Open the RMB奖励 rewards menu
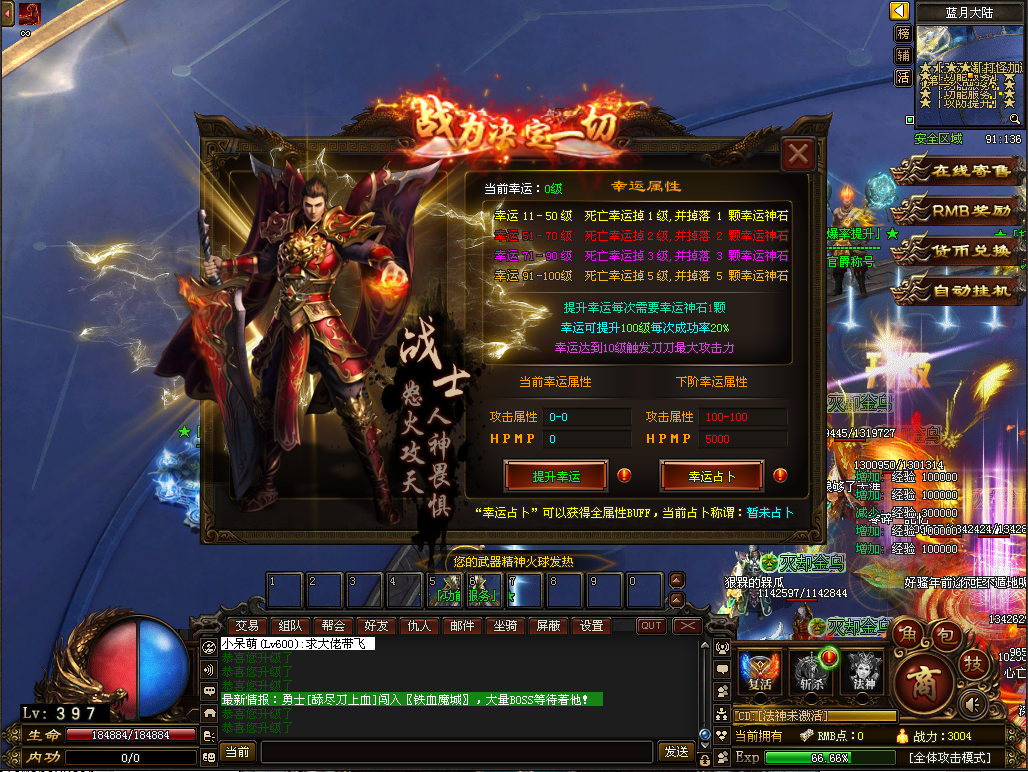This screenshot has width=1028, height=772. click(957, 211)
